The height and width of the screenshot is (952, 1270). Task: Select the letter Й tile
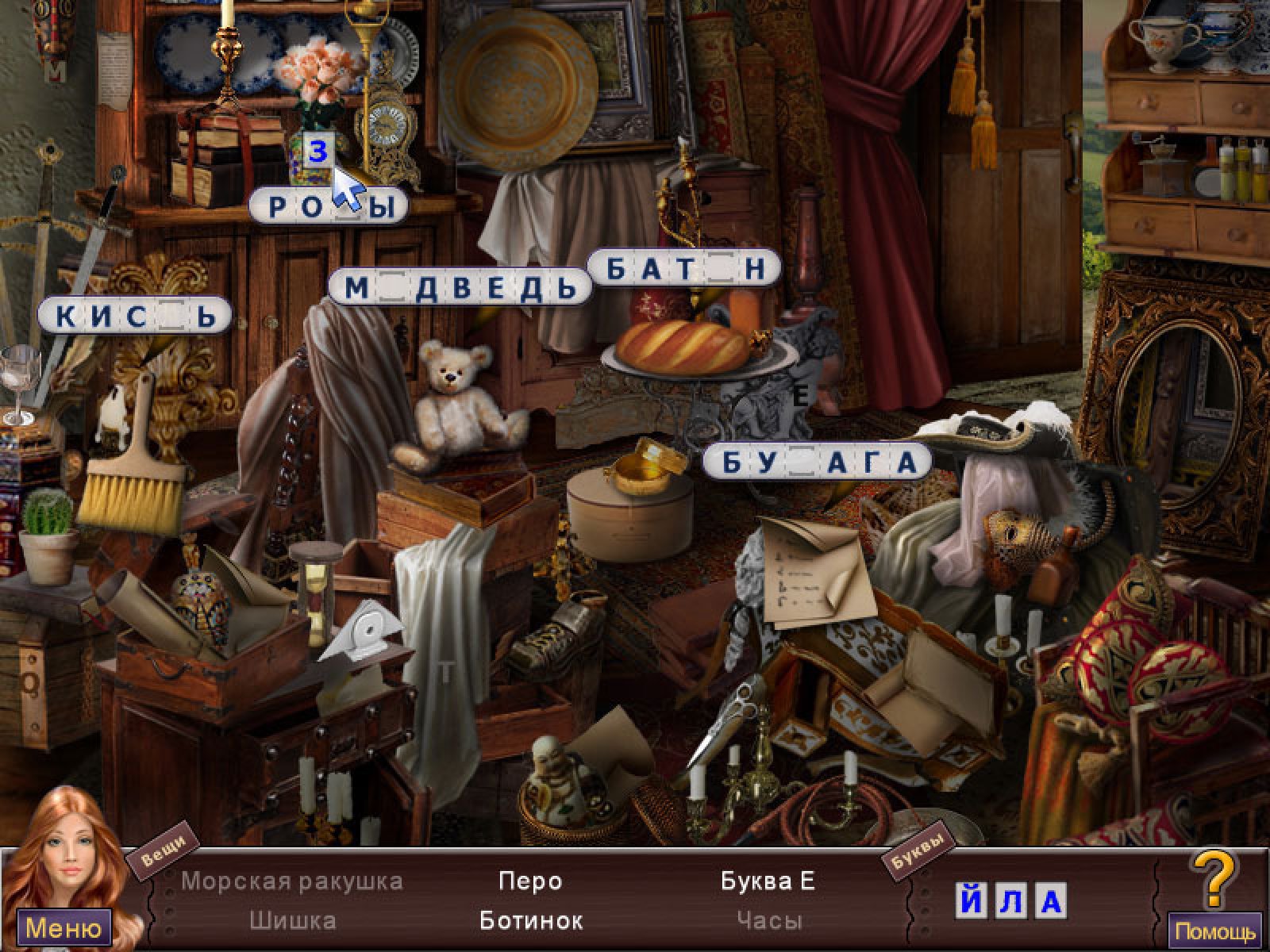[972, 901]
